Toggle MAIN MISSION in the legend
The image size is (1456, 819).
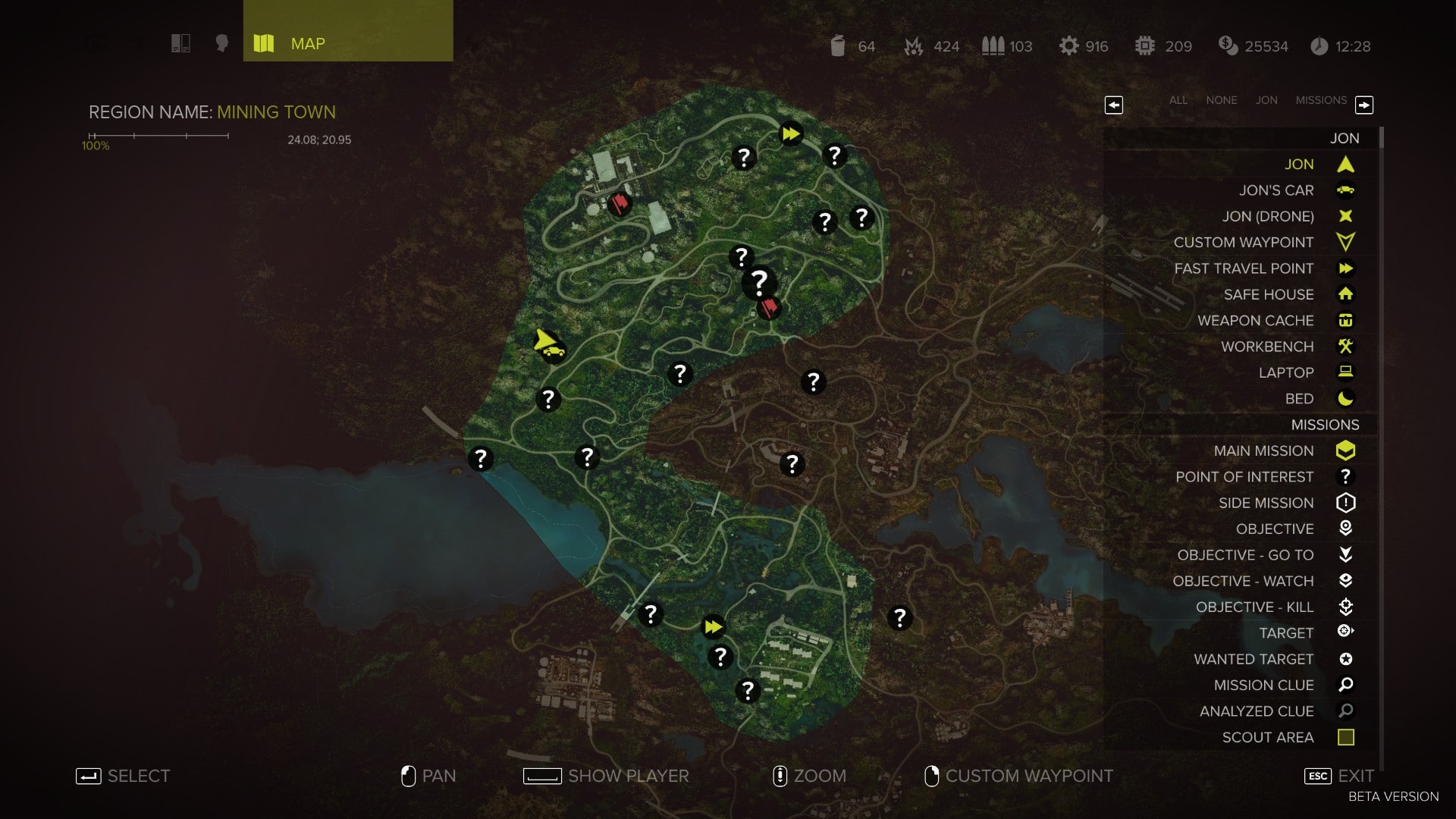[1263, 451]
